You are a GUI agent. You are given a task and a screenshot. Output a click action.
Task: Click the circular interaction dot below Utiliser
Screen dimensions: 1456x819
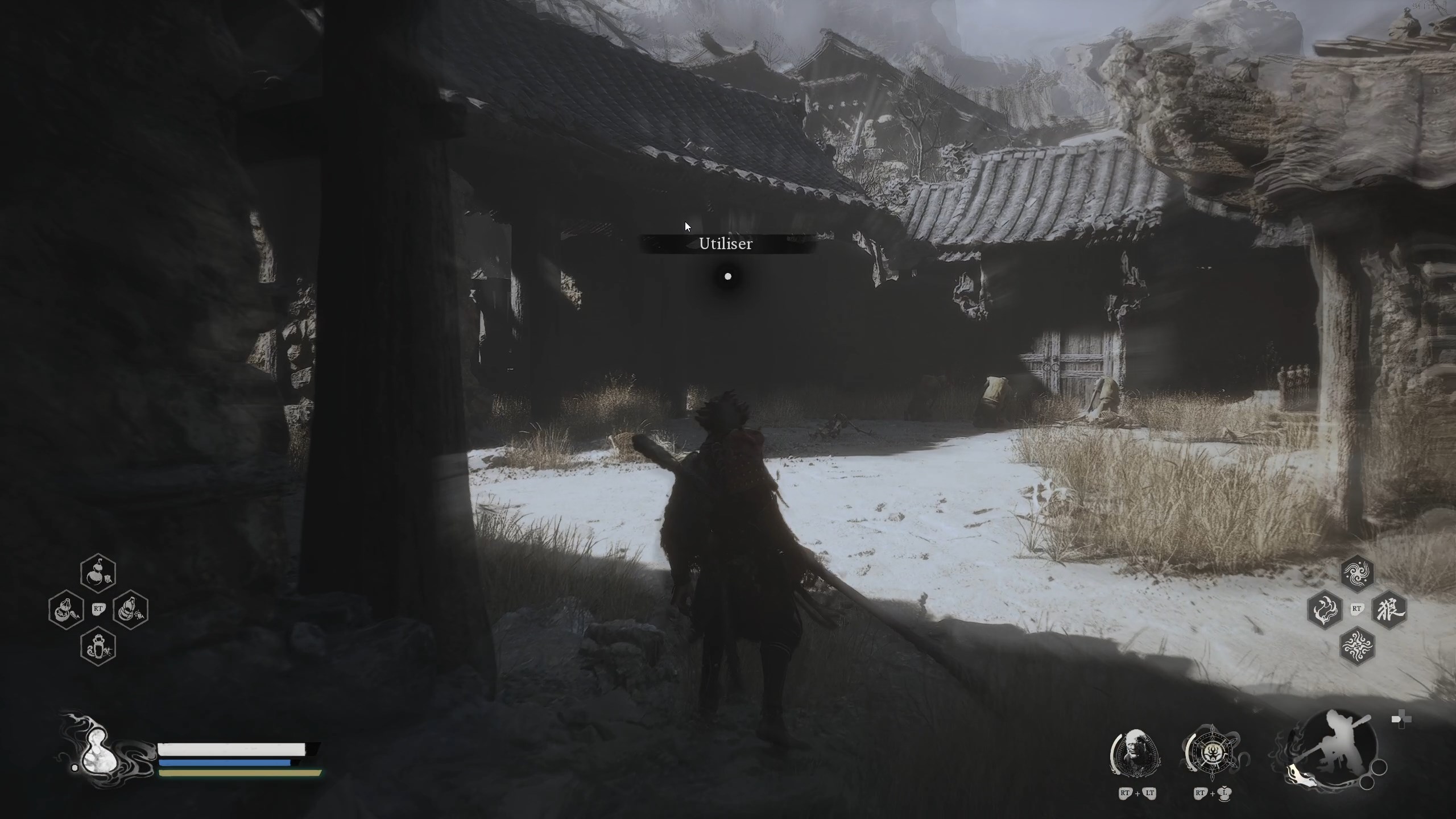tap(729, 276)
